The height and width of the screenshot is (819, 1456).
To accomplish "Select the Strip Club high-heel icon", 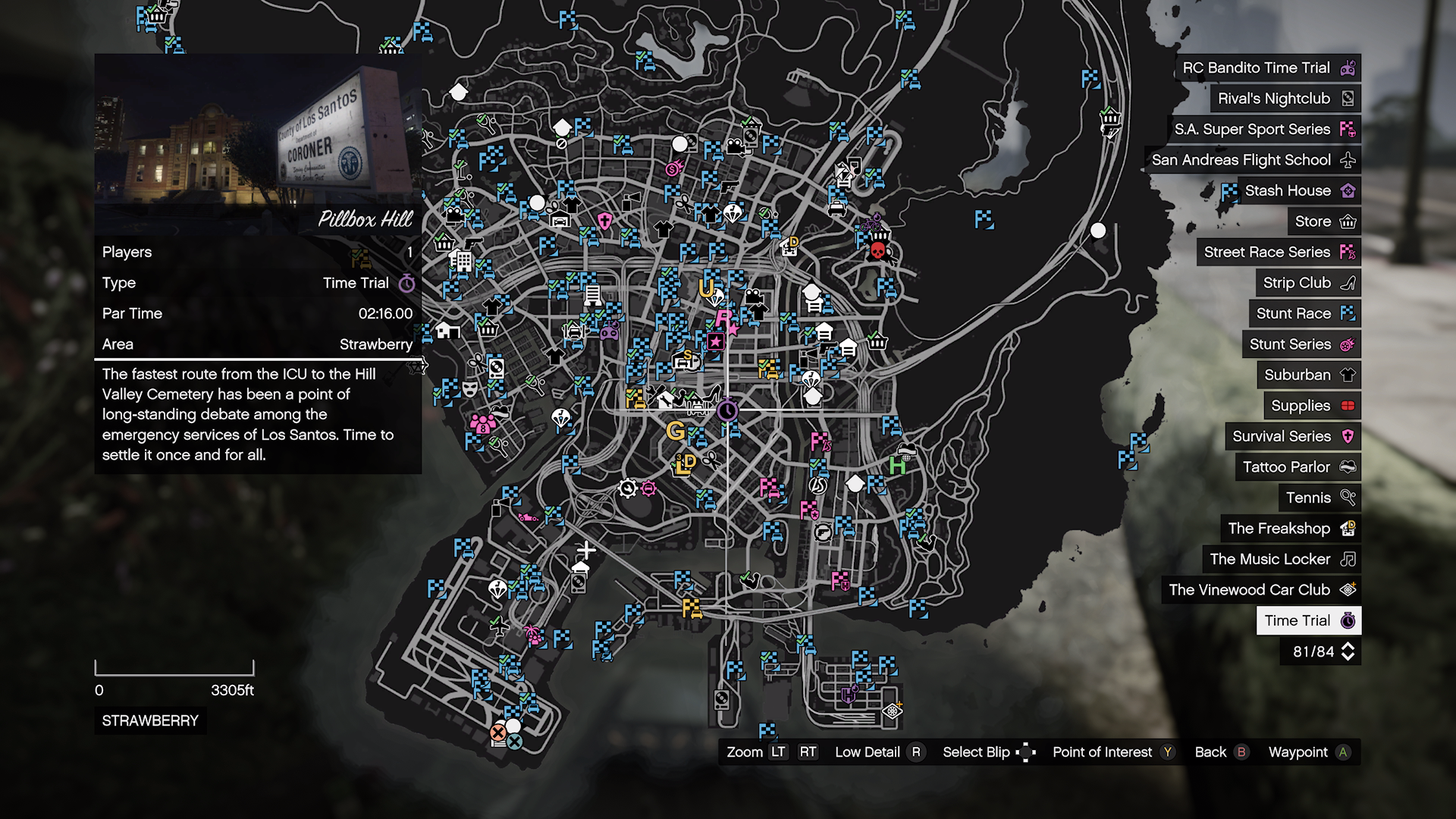I will [1349, 283].
